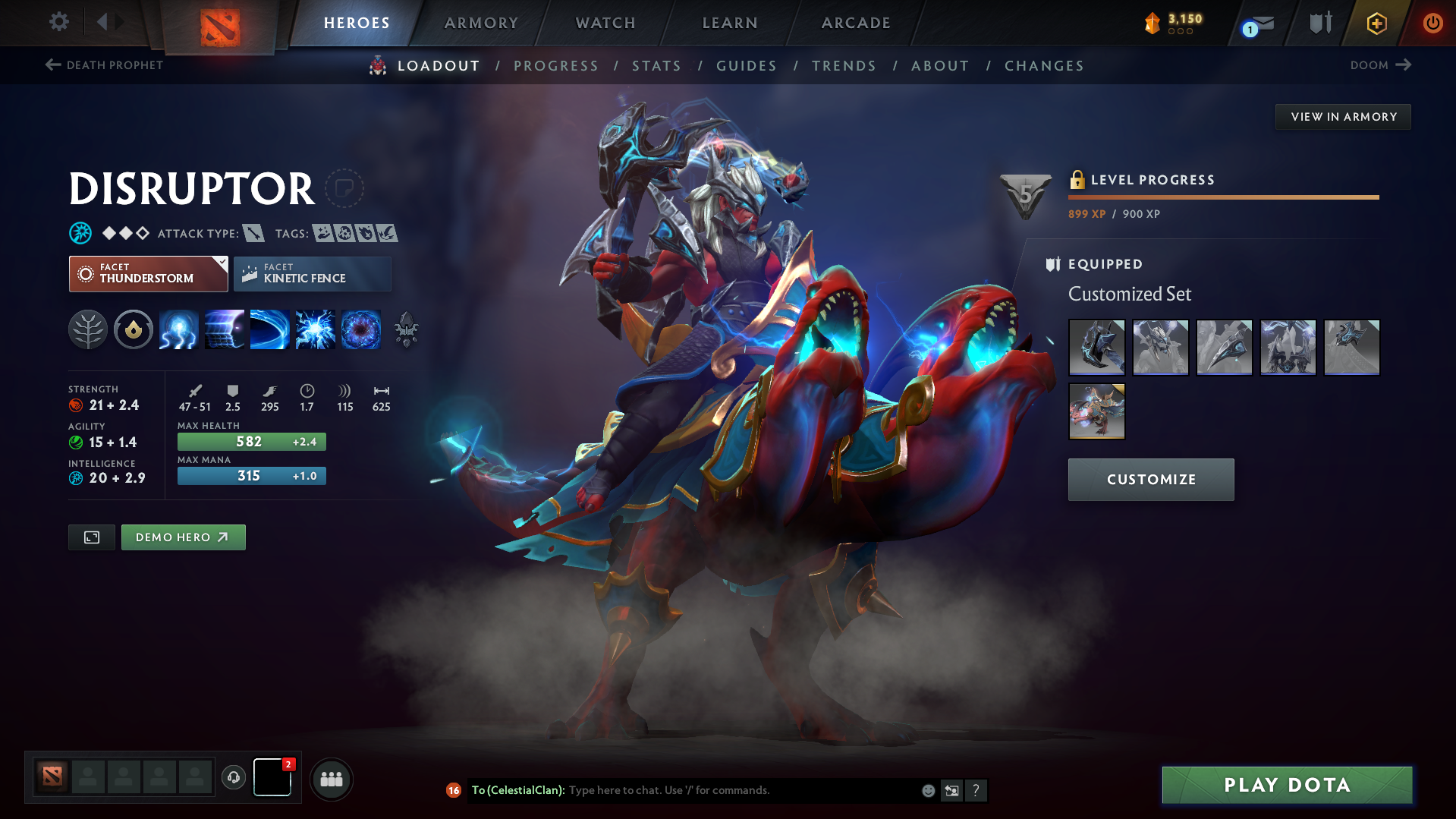The image size is (1456, 819).
Task: Click the power button to quit
Action: [x=1432, y=23]
